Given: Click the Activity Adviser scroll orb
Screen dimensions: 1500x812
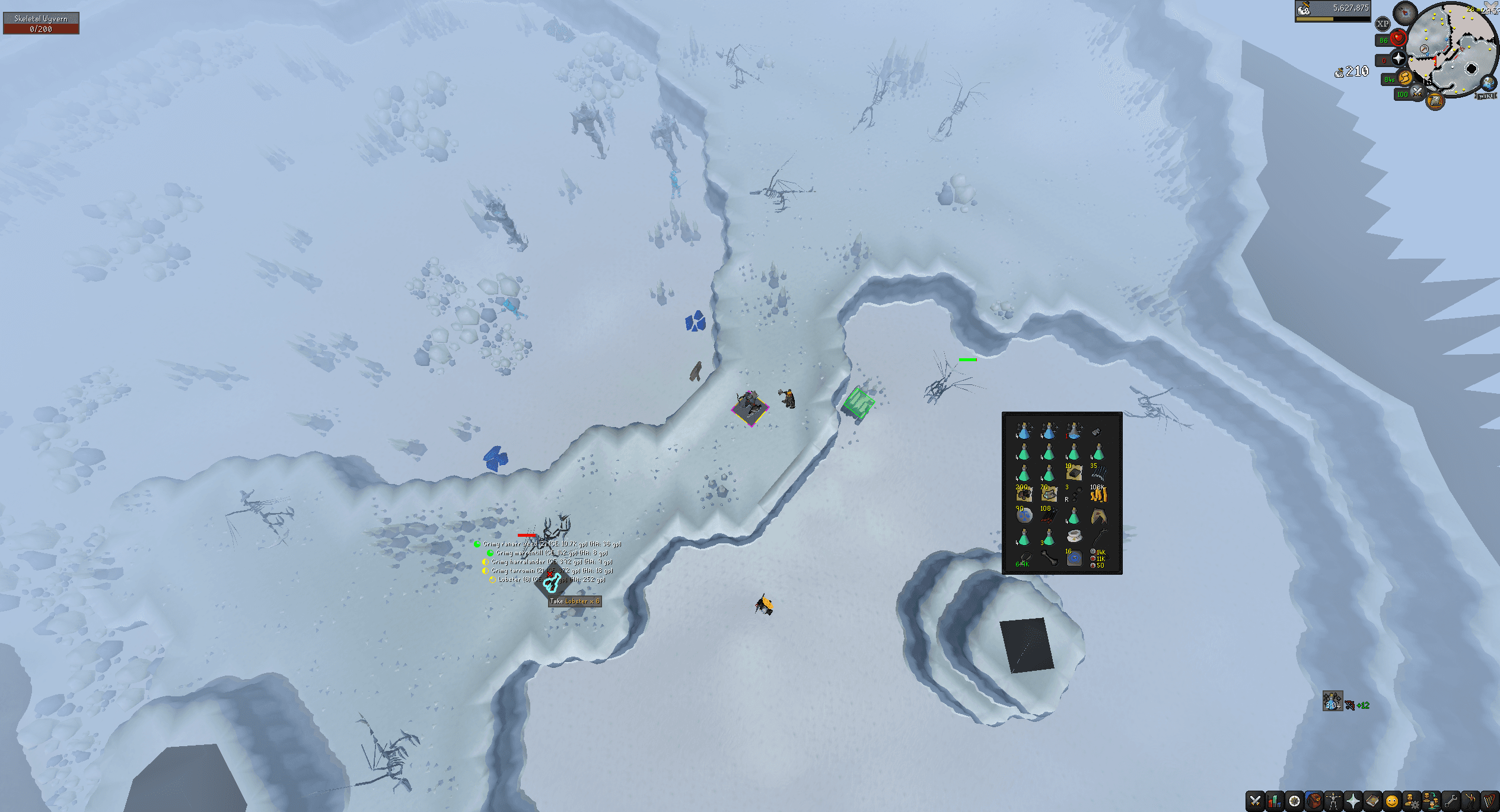Looking at the screenshot, I should (1435, 103).
